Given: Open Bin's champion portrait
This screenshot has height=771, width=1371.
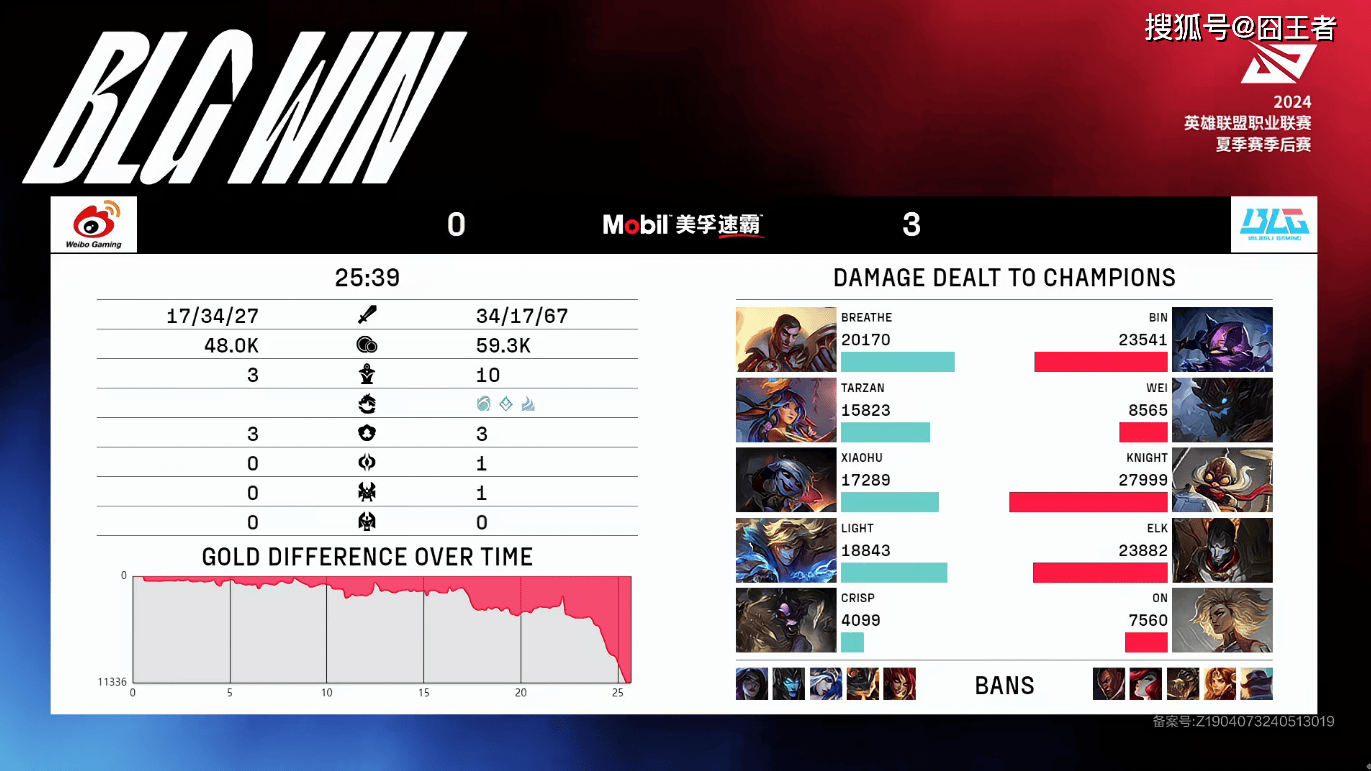Looking at the screenshot, I should [1222, 340].
